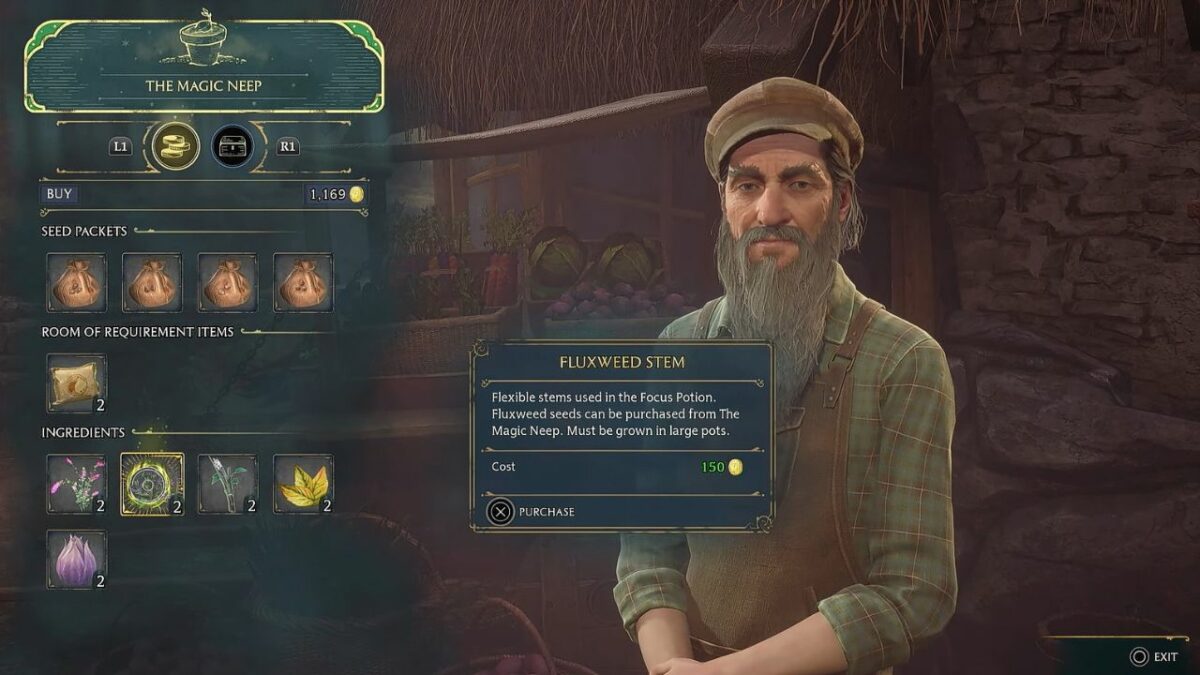
Task: Choose the purple bulb ingredient slot
Action: 76,559
